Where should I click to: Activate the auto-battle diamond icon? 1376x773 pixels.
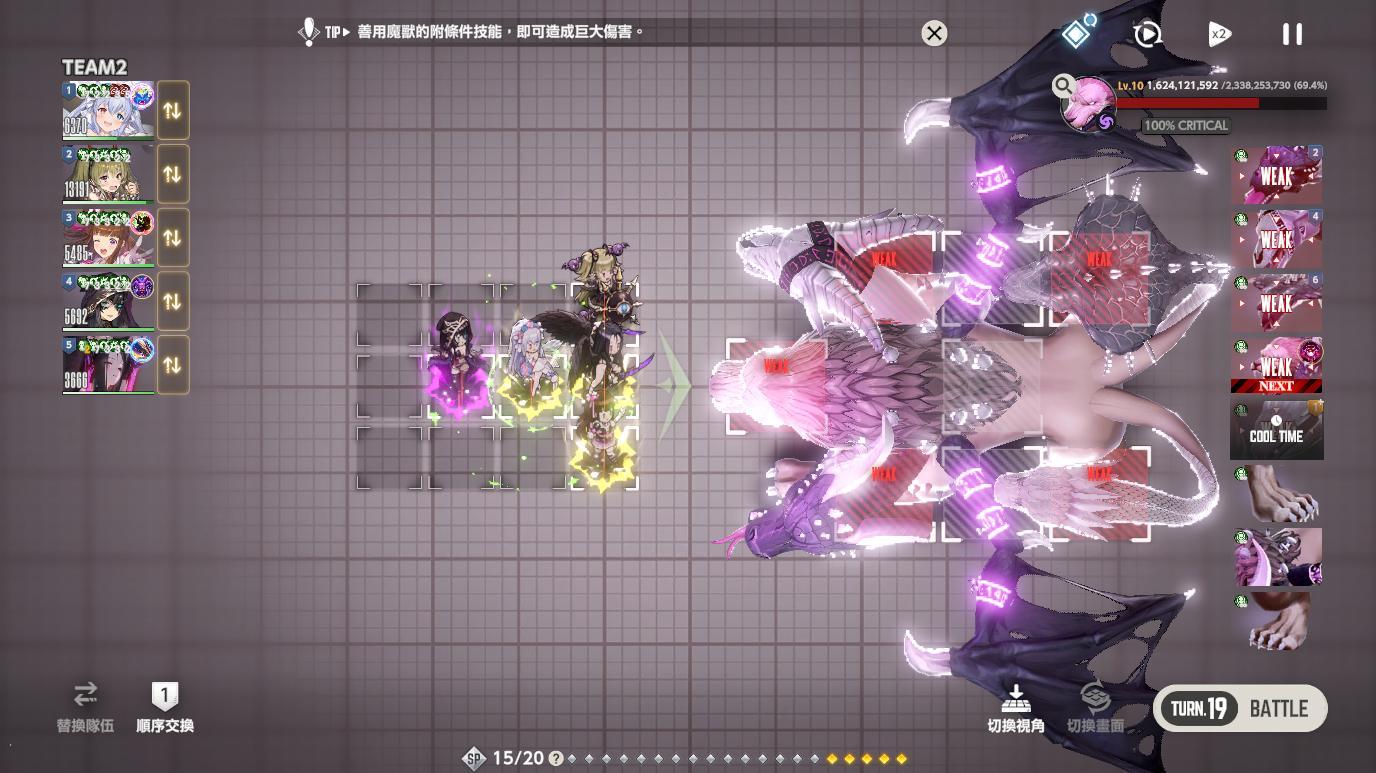(x=1076, y=33)
